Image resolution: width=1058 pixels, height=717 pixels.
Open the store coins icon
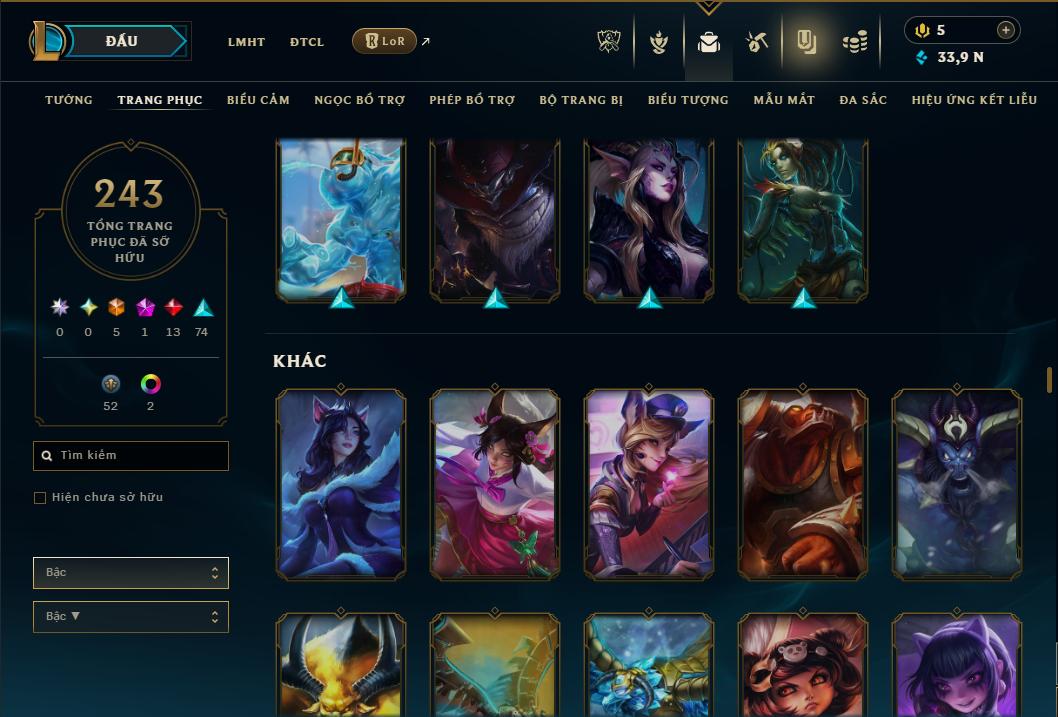coord(854,42)
